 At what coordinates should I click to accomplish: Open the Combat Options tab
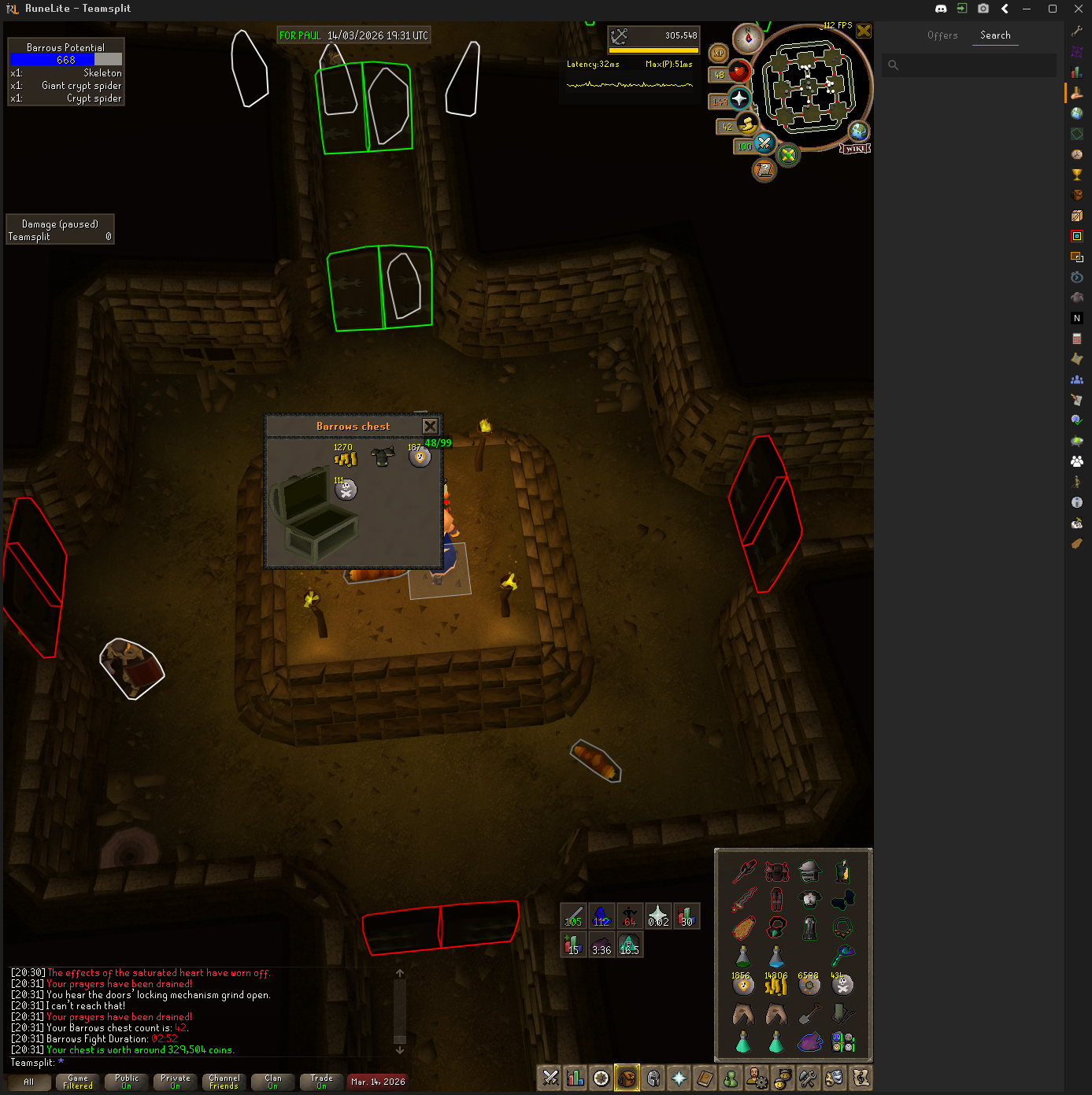(550, 1078)
